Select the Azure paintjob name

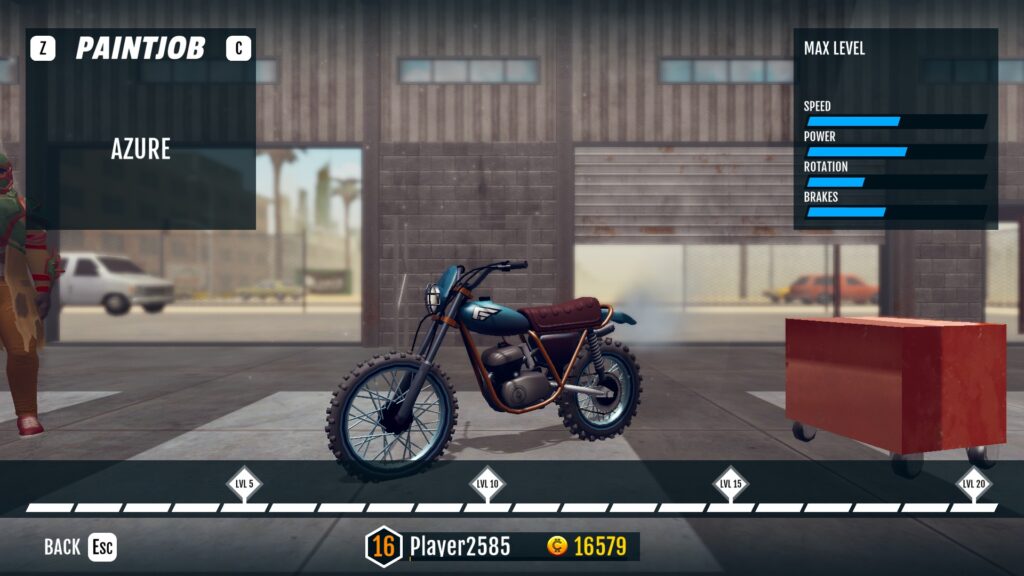[x=141, y=150]
